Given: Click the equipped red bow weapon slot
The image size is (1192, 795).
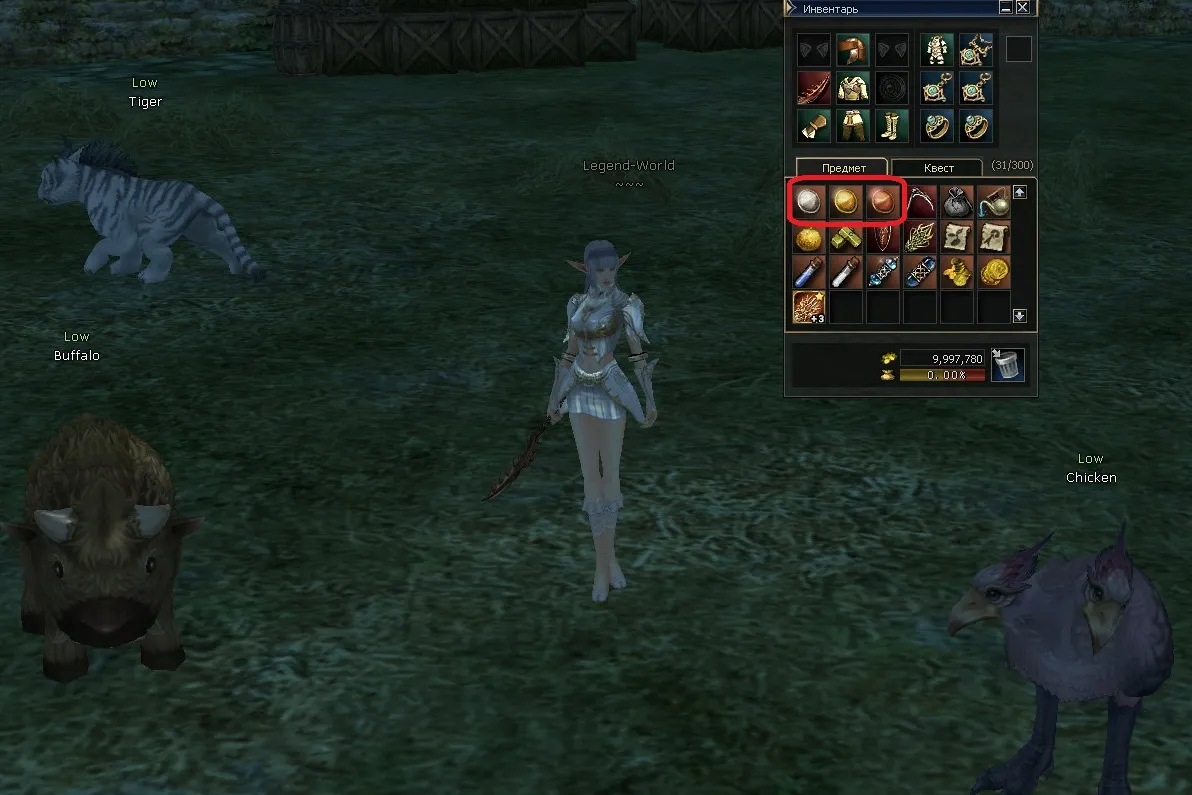Looking at the screenshot, I should (x=813, y=88).
